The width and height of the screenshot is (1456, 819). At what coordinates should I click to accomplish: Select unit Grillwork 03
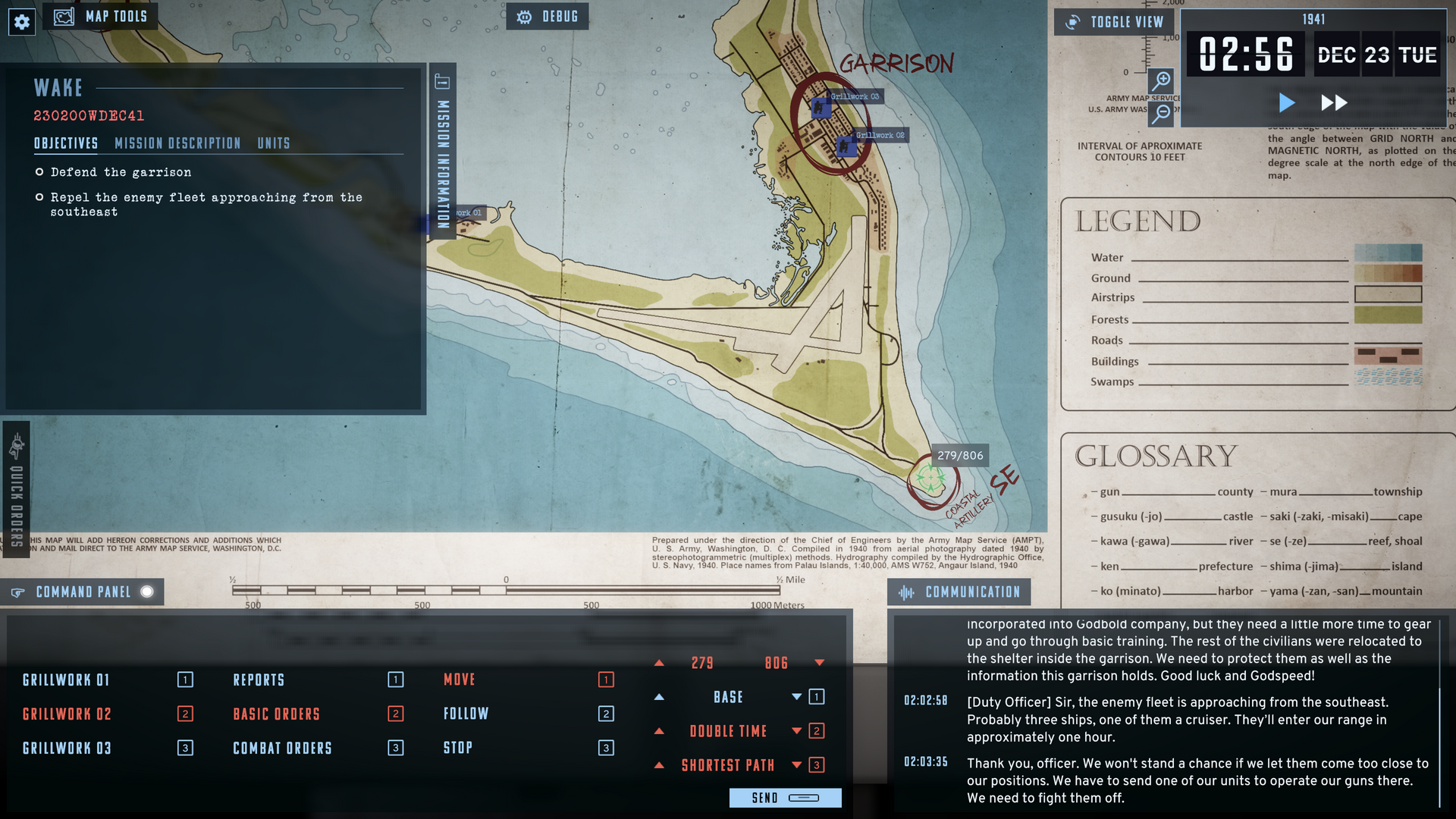pos(67,748)
